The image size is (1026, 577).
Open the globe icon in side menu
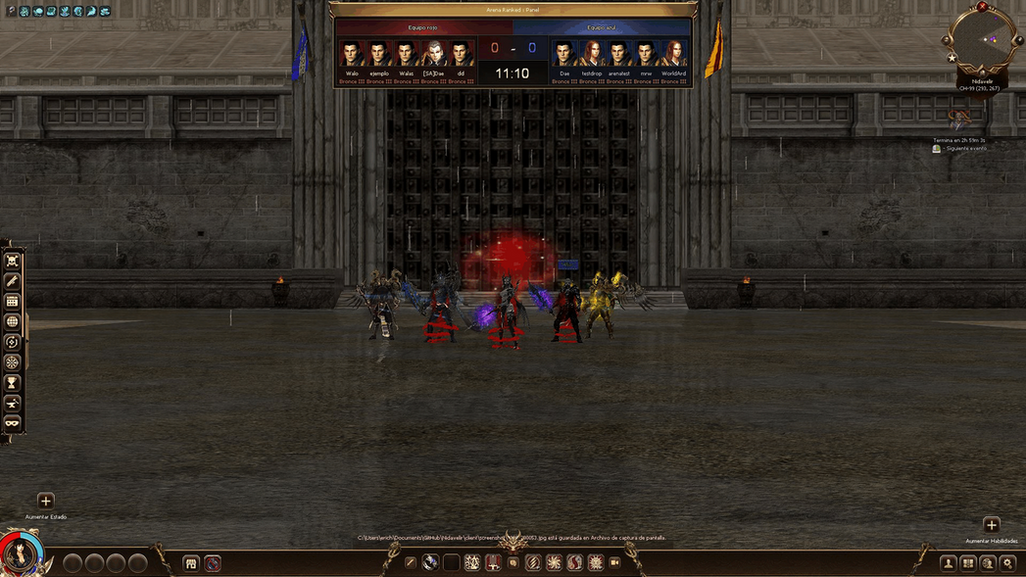click(13, 321)
